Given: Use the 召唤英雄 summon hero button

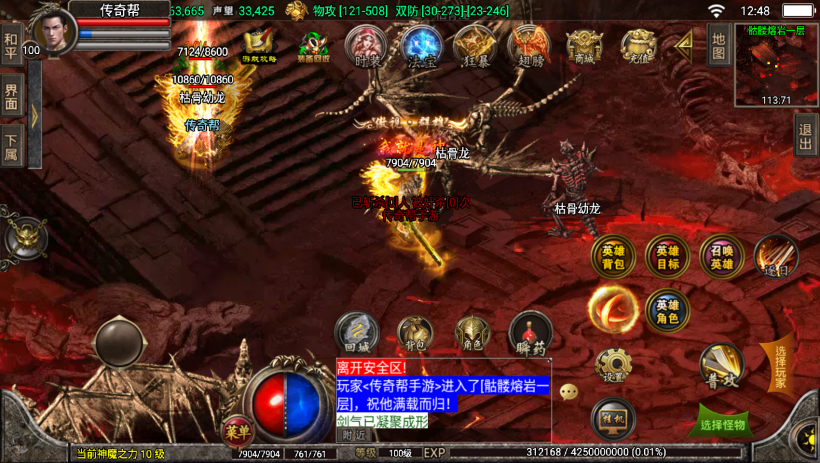Looking at the screenshot, I should click(x=721, y=256).
